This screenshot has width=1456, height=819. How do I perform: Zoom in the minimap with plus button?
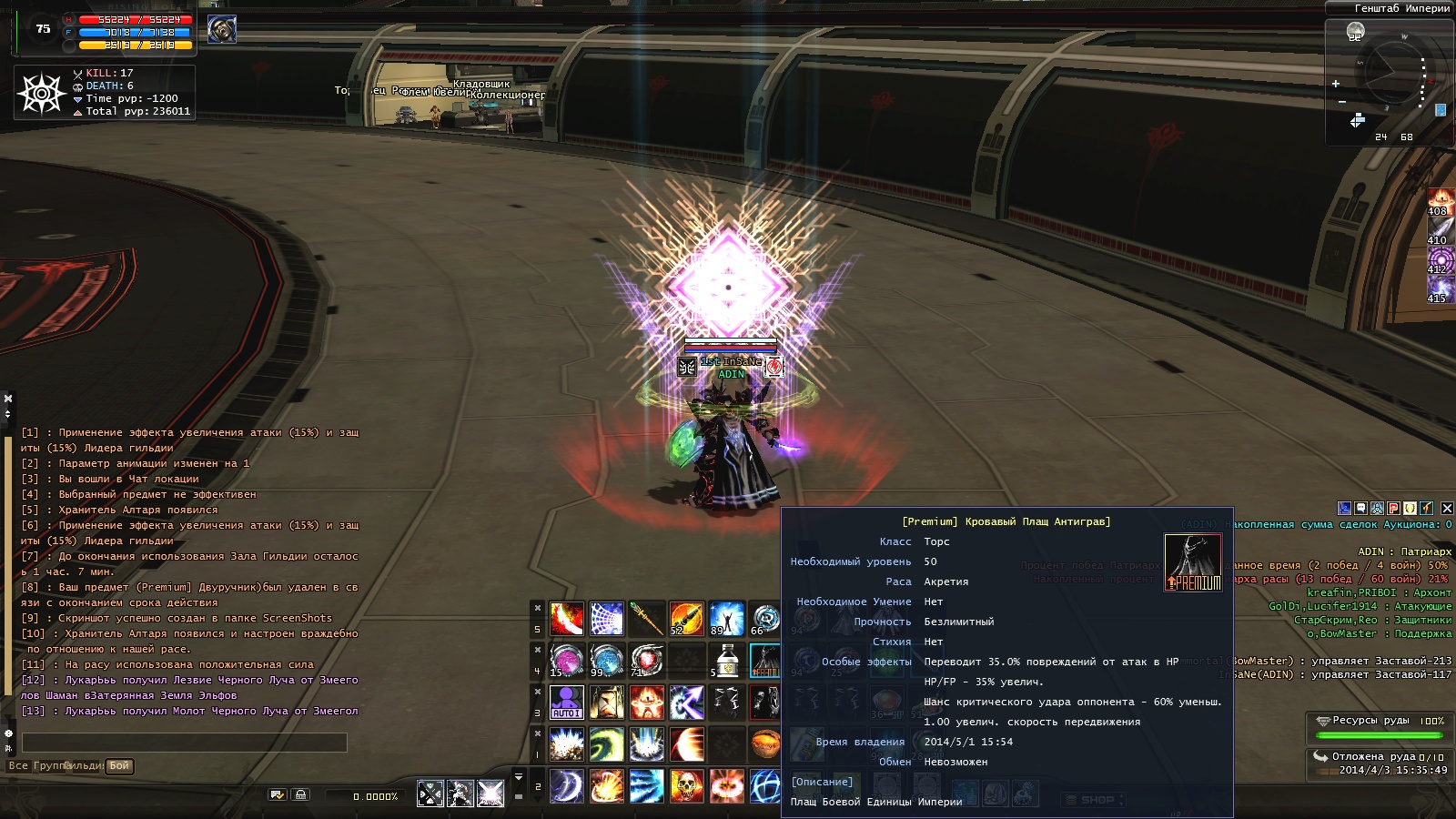click(1336, 84)
